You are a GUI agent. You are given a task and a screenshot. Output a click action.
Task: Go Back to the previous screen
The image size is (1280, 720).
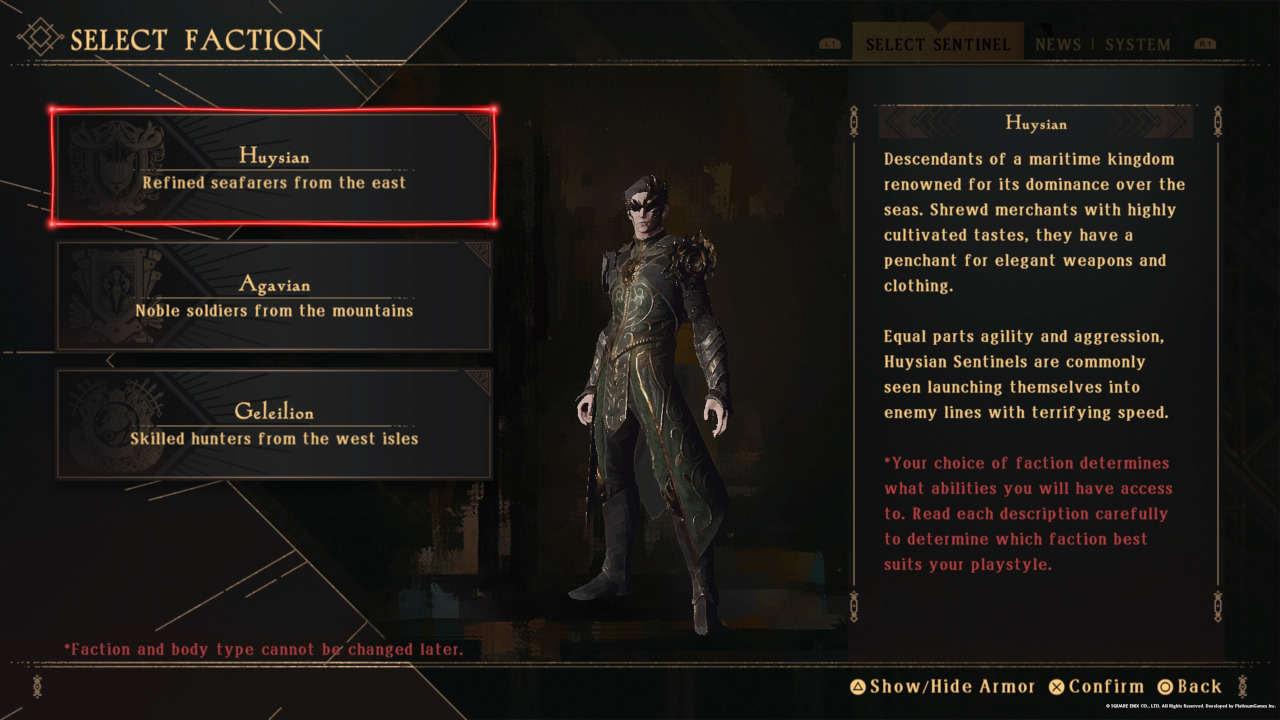coord(1189,686)
